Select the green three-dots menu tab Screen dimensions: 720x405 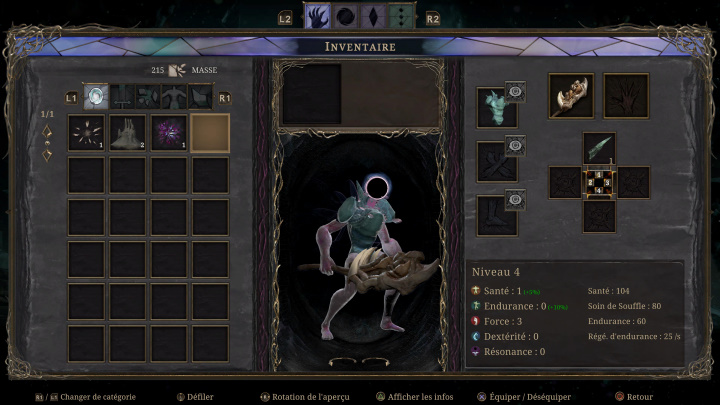(x=400, y=18)
